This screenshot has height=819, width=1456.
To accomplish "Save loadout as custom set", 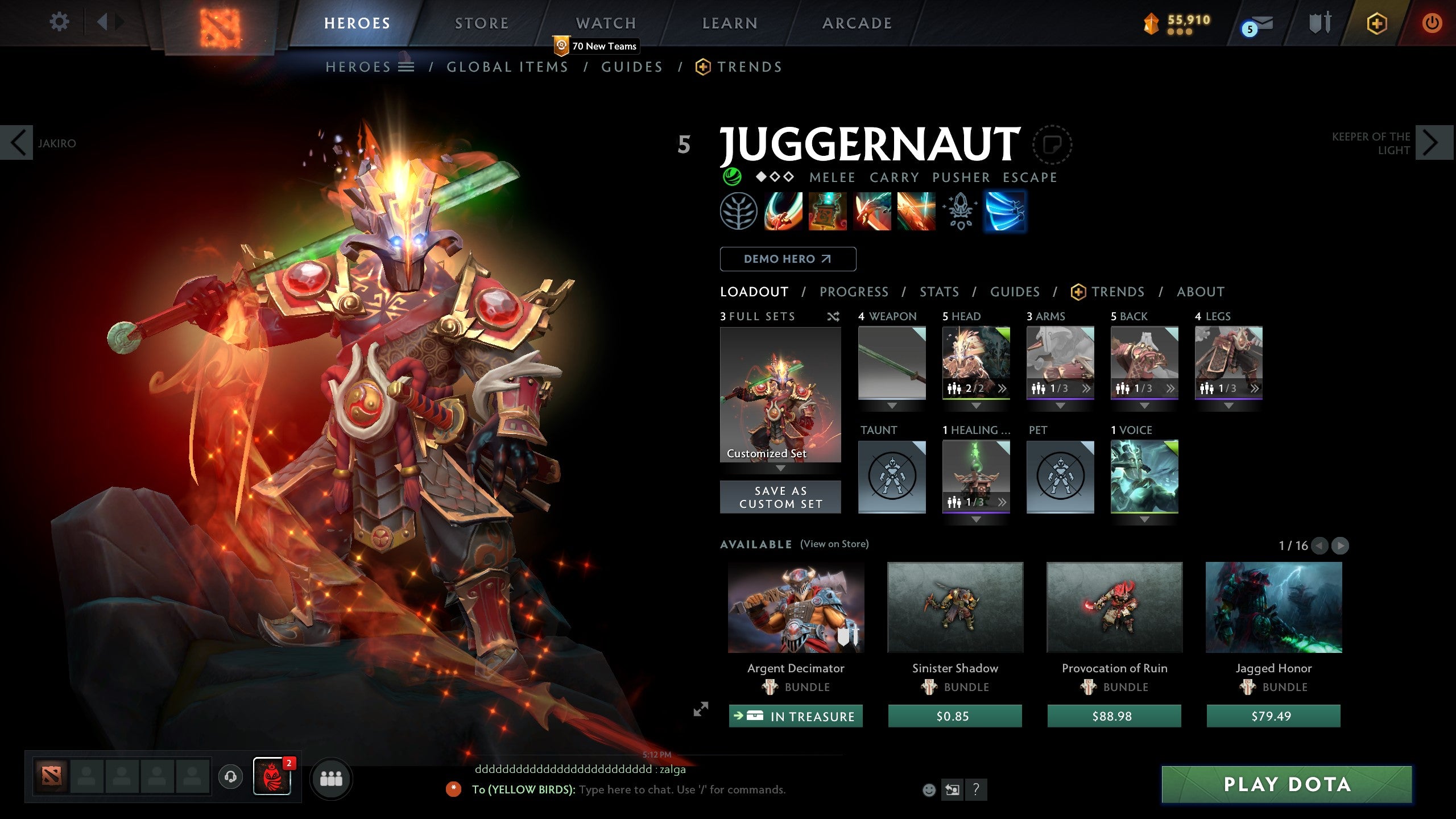I will point(780,497).
